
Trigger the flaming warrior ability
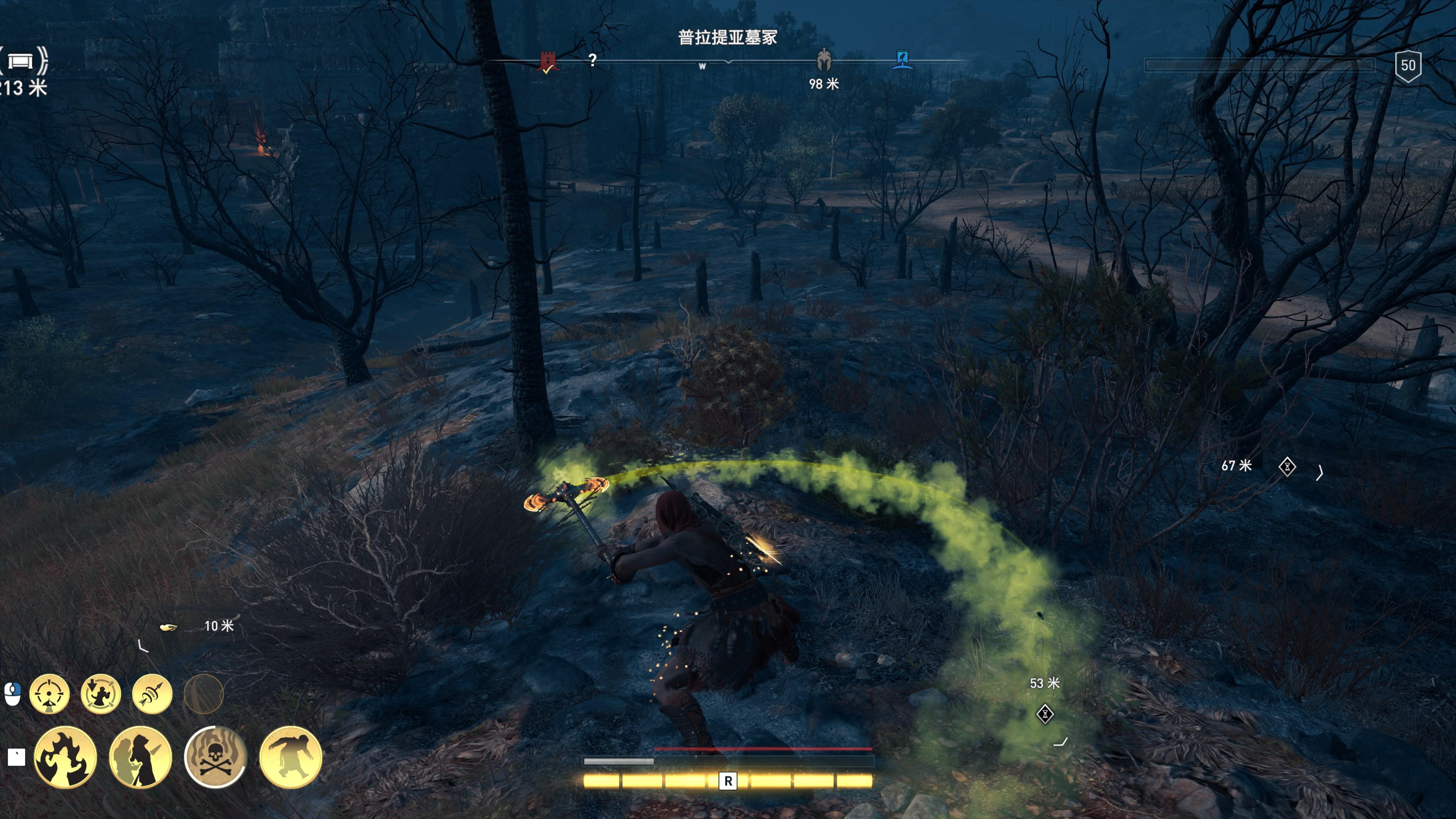click(x=66, y=757)
